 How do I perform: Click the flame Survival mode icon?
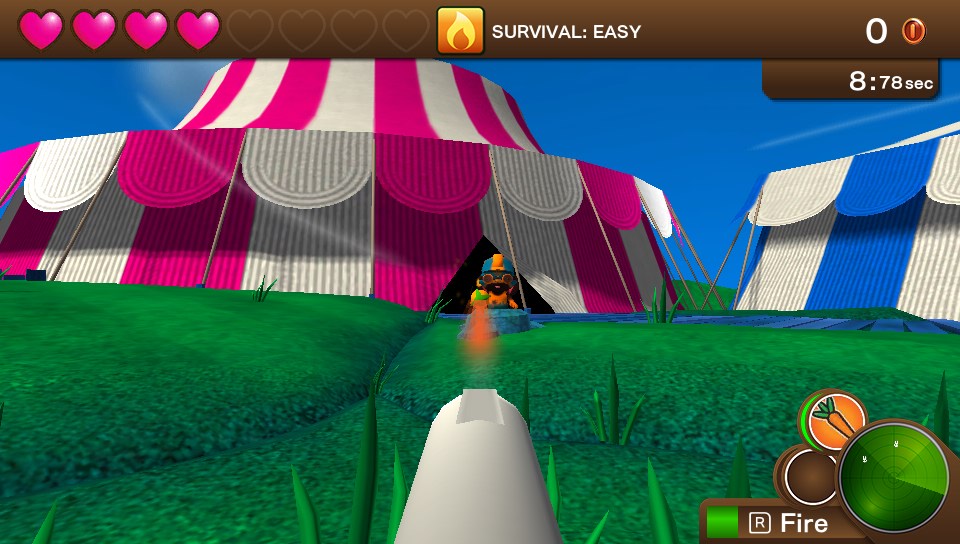pyautogui.click(x=460, y=31)
